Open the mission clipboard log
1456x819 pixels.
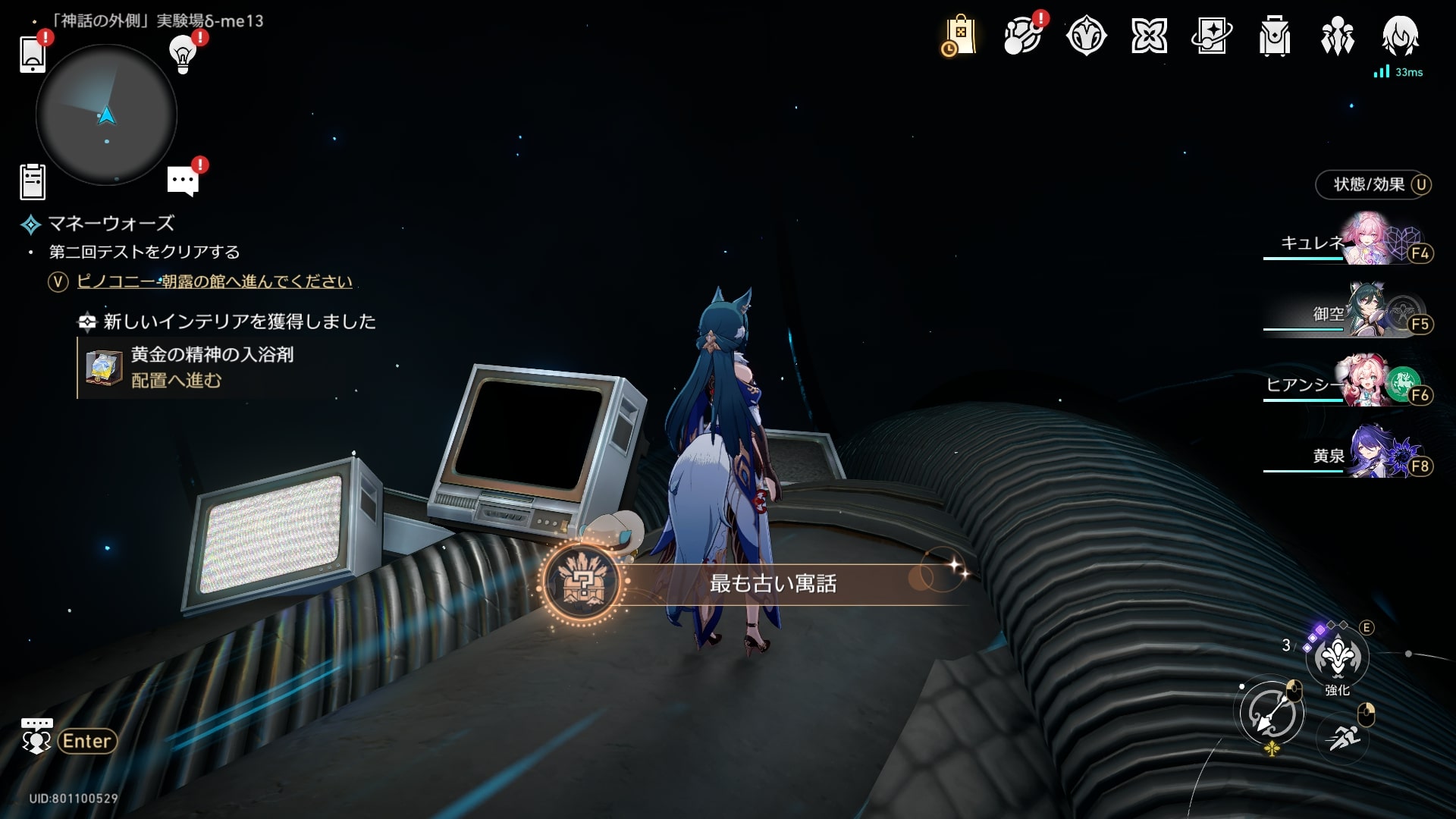point(33,182)
